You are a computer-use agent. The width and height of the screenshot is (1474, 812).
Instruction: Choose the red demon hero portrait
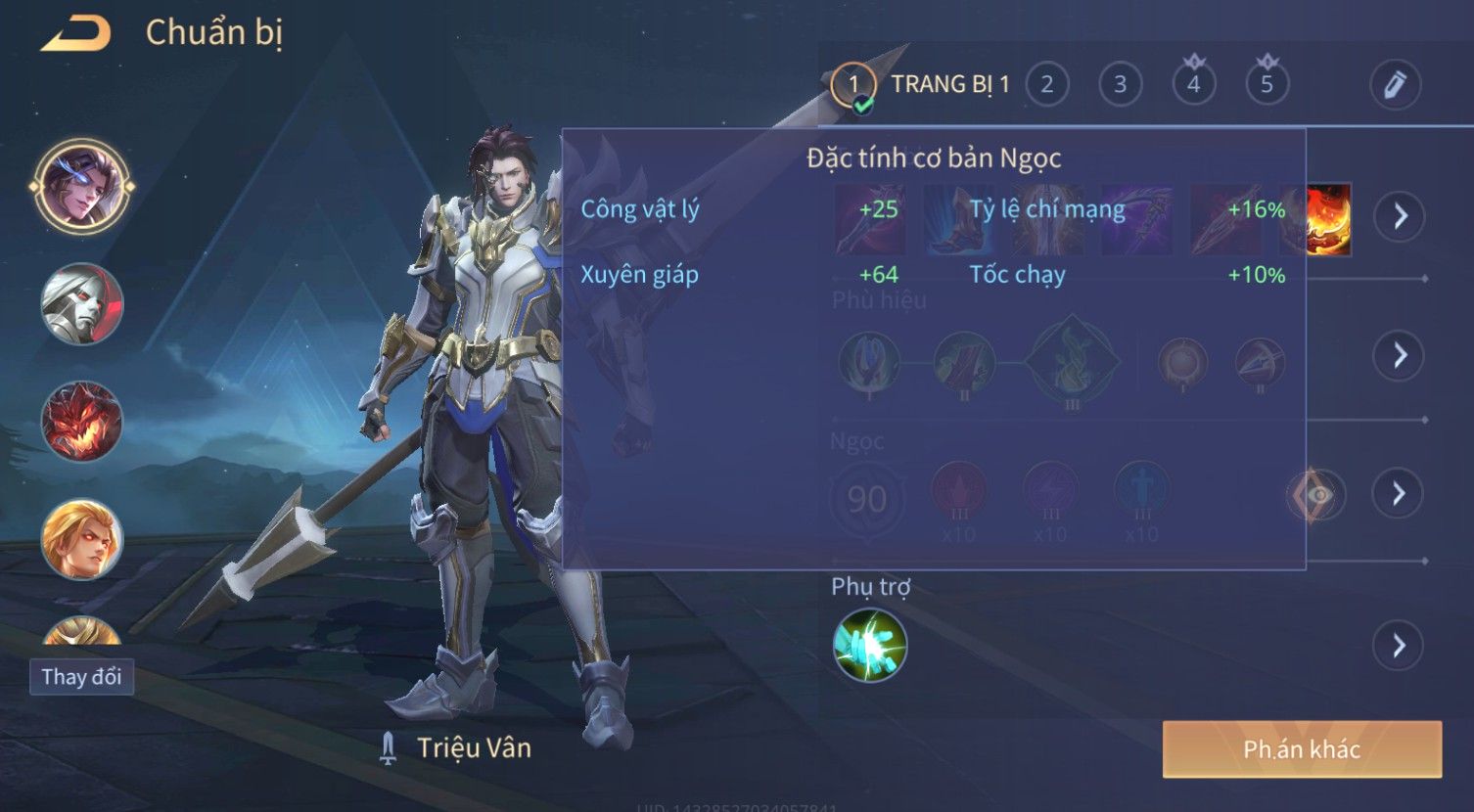pyautogui.click(x=81, y=422)
